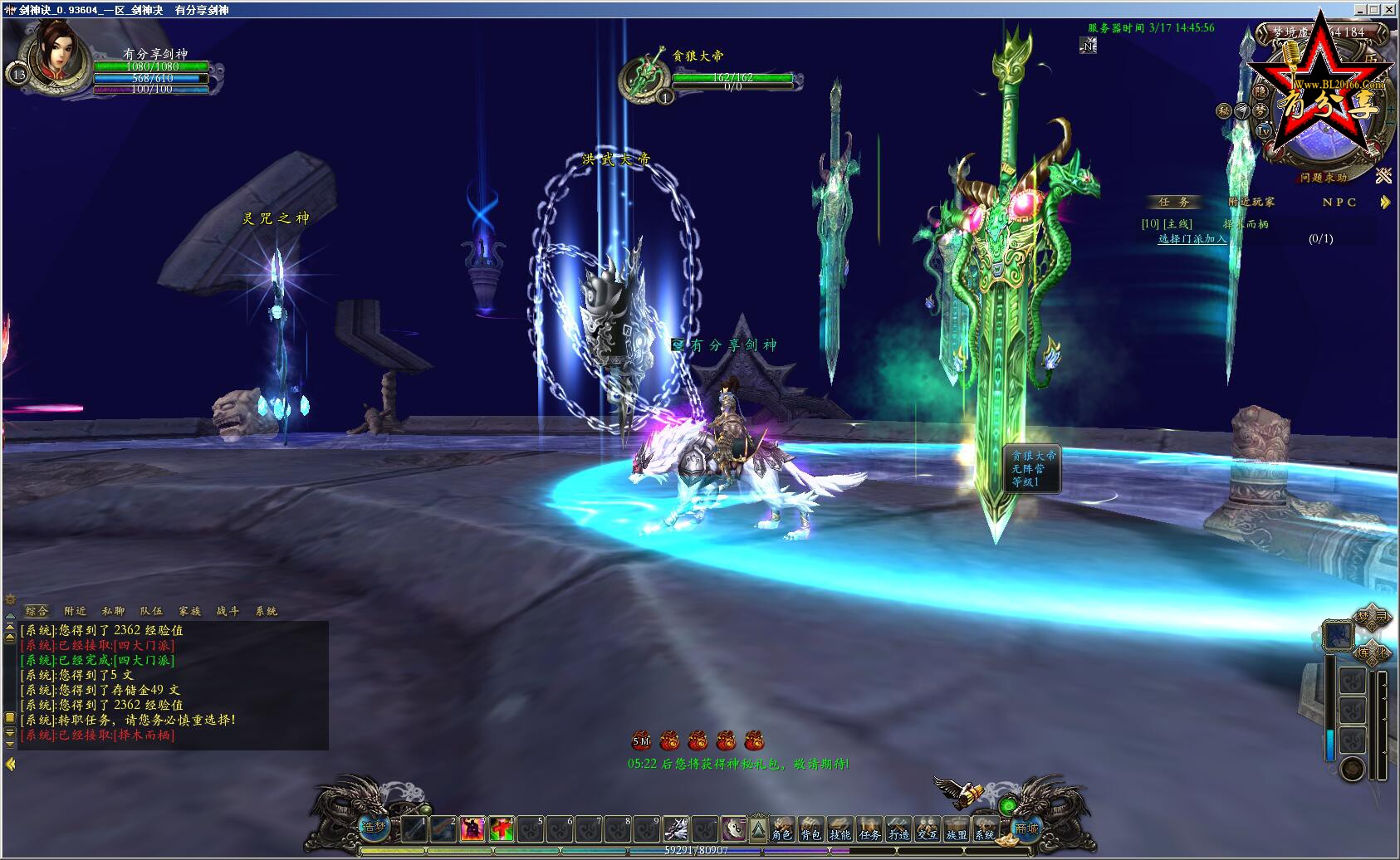Follow the 选择门派加入 quest link
This screenshot has height=860, width=1400.
1192,239
